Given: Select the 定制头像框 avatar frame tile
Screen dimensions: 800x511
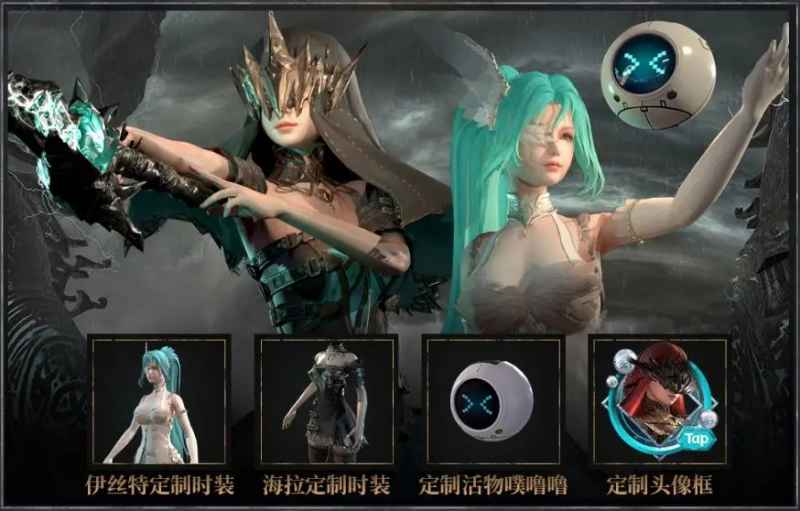Looking at the screenshot, I should (659, 400).
